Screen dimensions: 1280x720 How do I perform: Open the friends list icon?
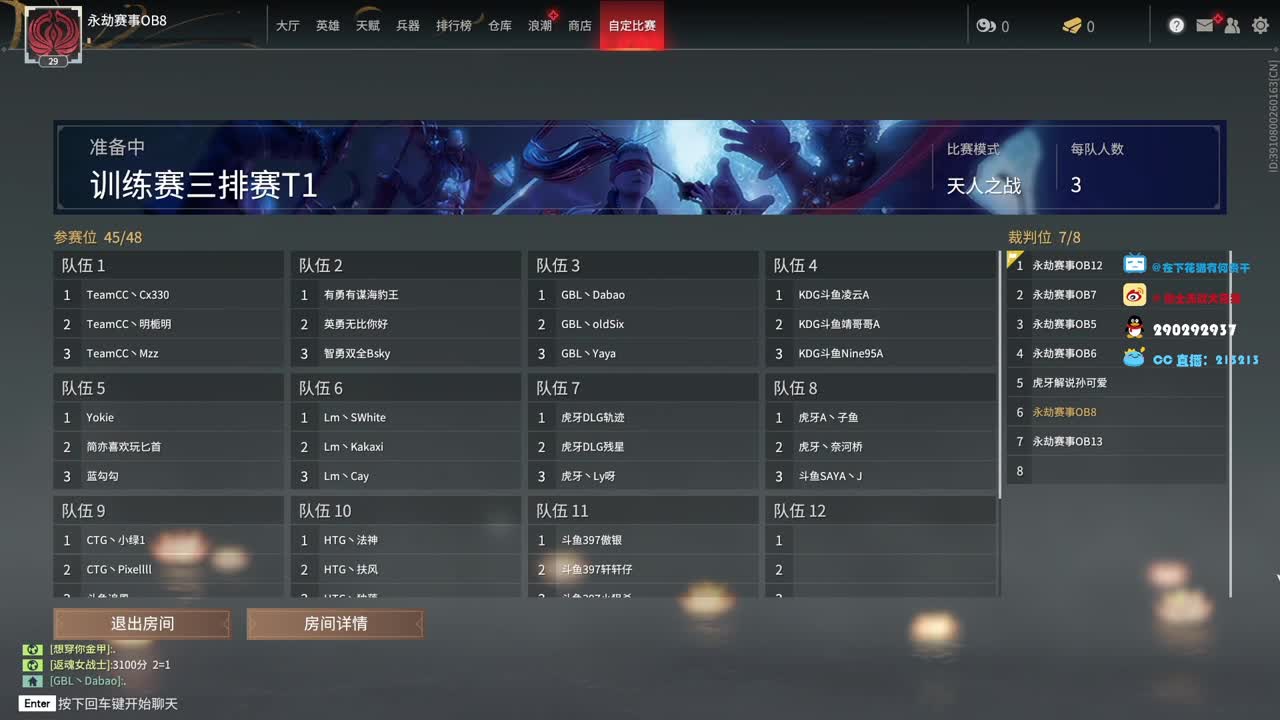click(x=1232, y=25)
